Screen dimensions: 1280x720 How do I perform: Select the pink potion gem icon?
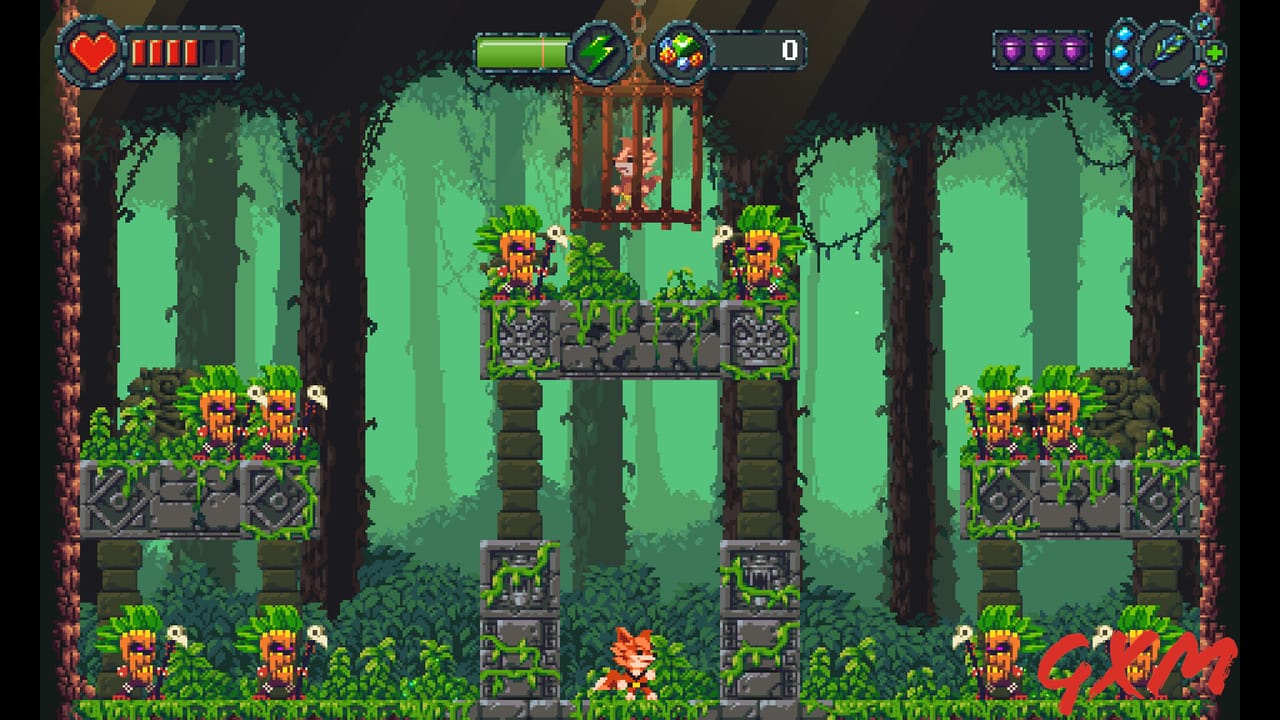click(1203, 79)
